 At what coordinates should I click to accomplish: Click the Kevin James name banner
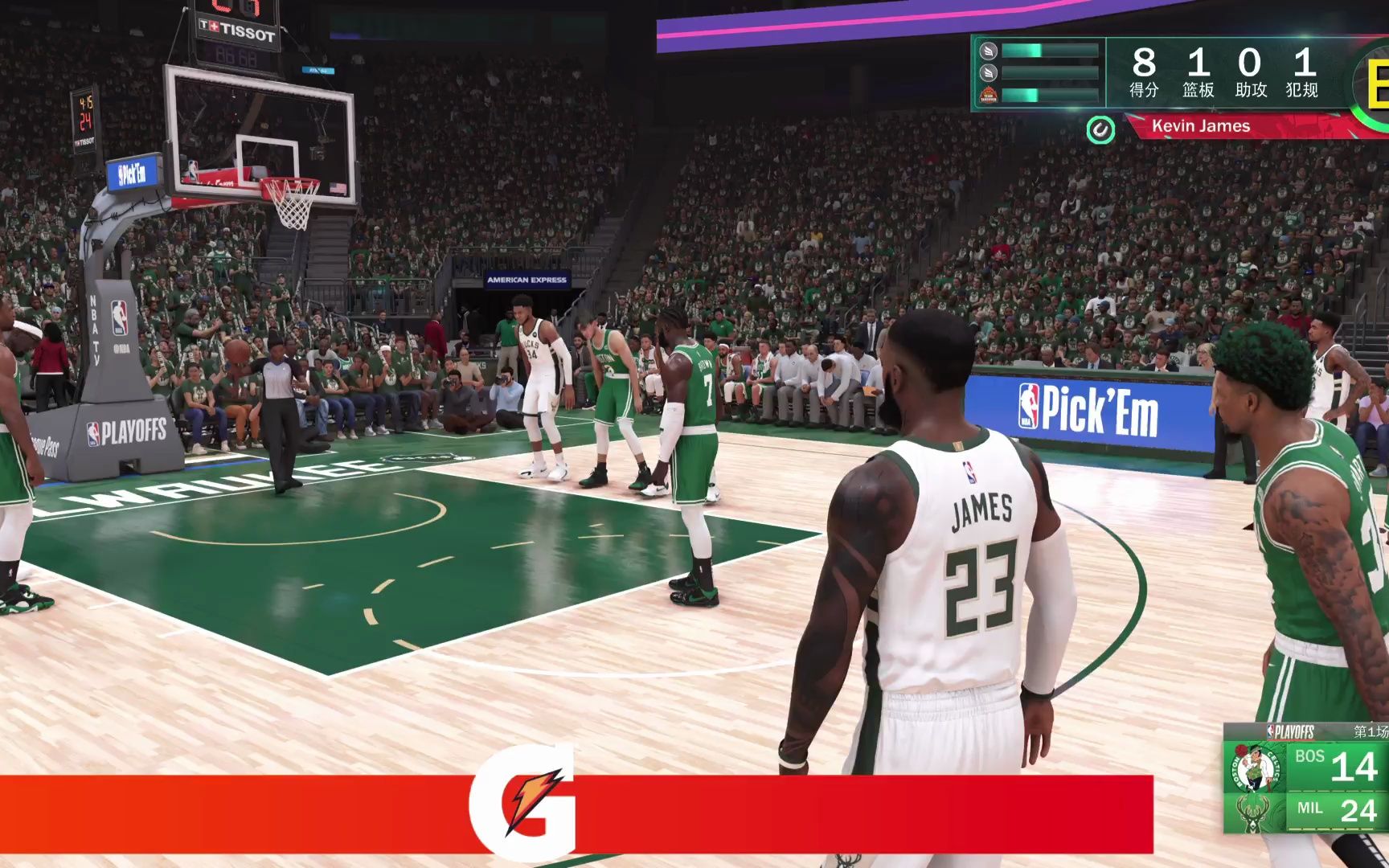(x=1201, y=127)
